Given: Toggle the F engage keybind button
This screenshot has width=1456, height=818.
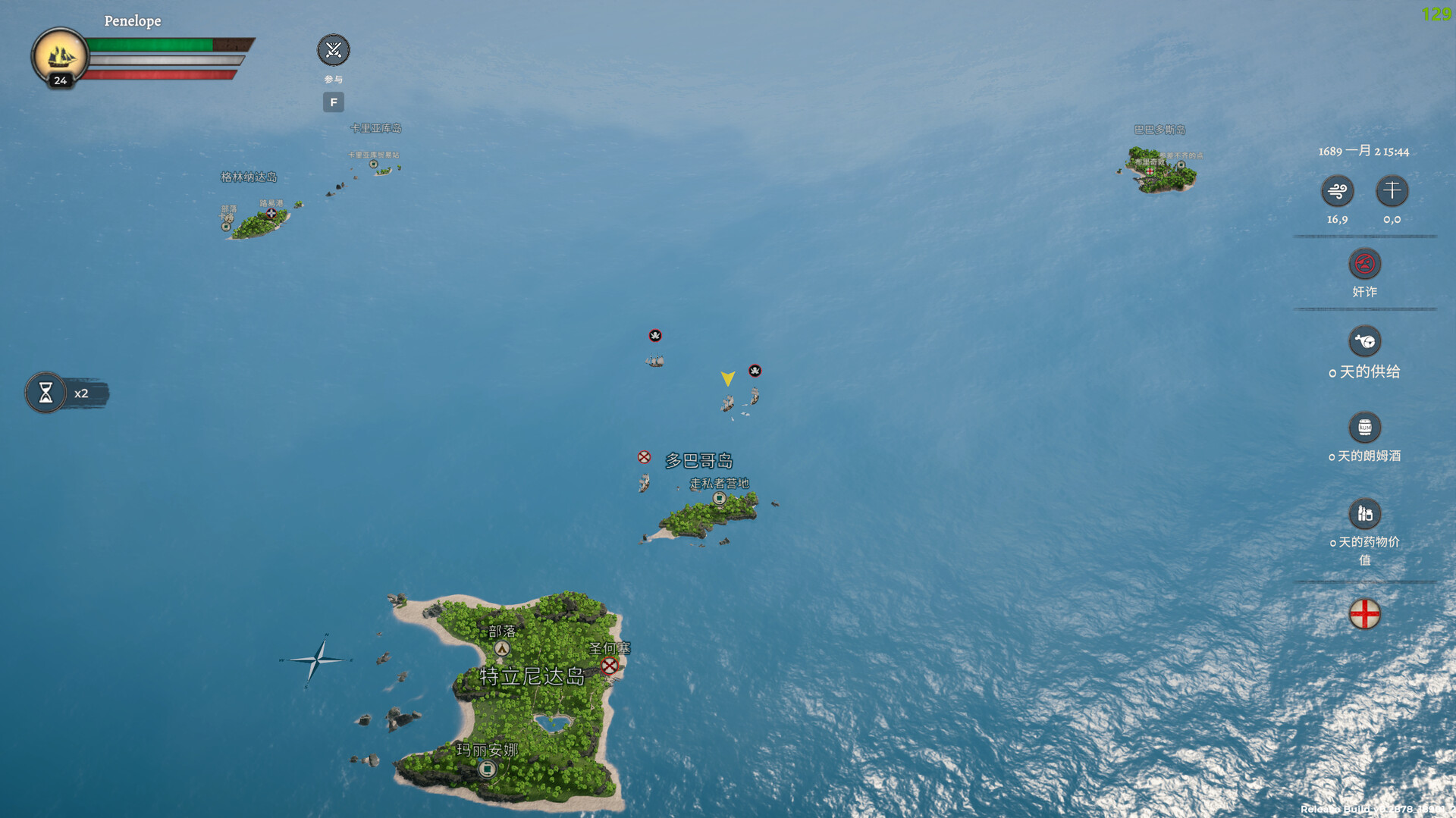Looking at the screenshot, I should click(x=333, y=102).
